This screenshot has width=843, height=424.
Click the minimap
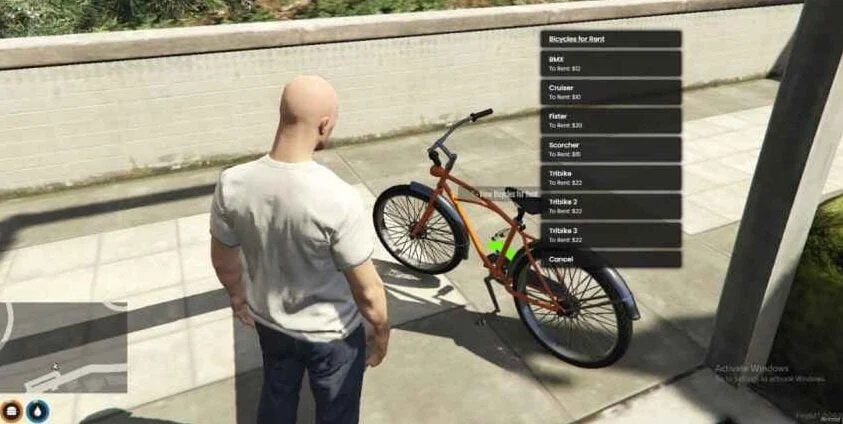pyautogui.click(x=63, y=347)
